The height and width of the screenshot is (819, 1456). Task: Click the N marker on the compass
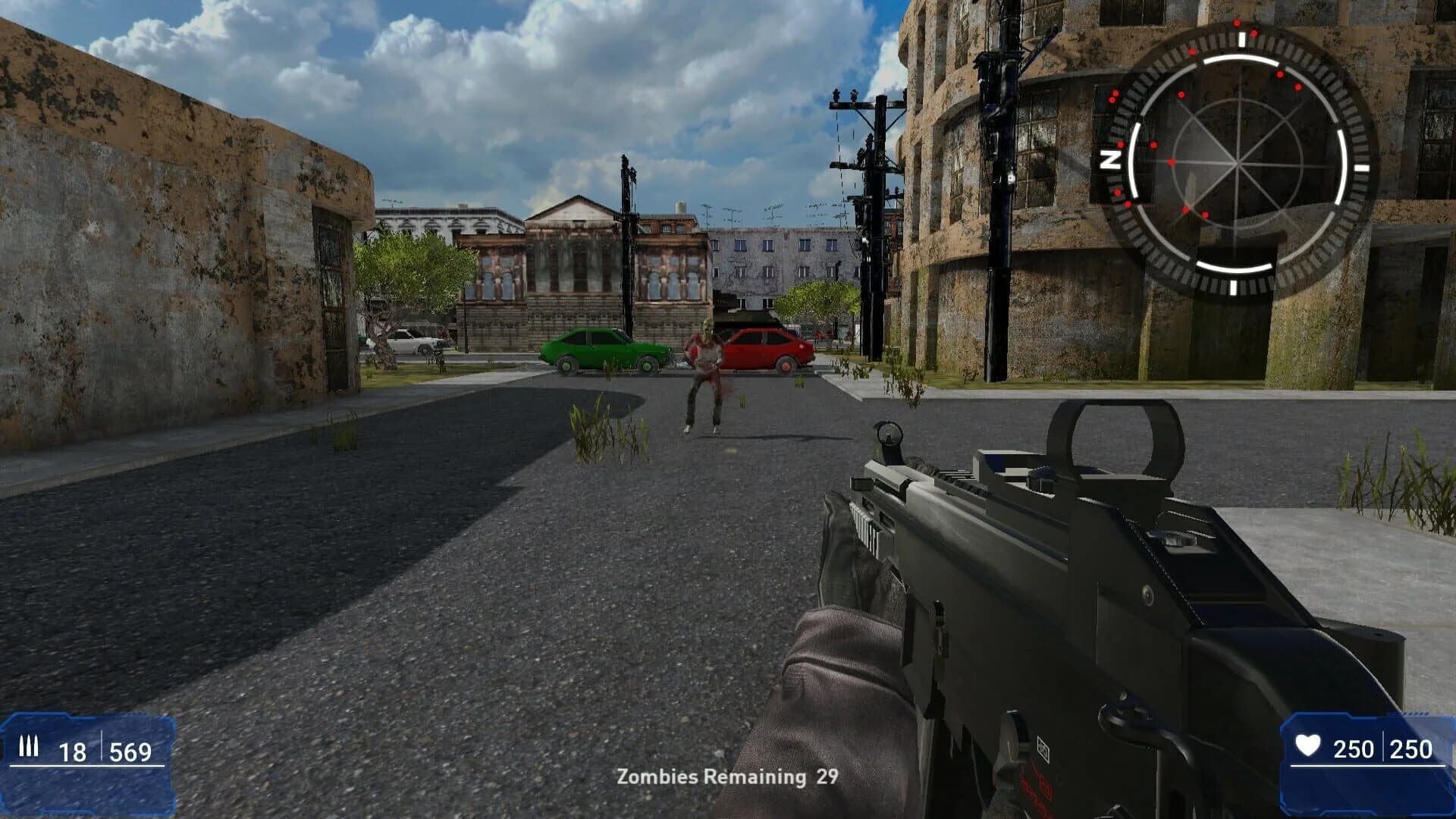click(x=1112, y=160)
